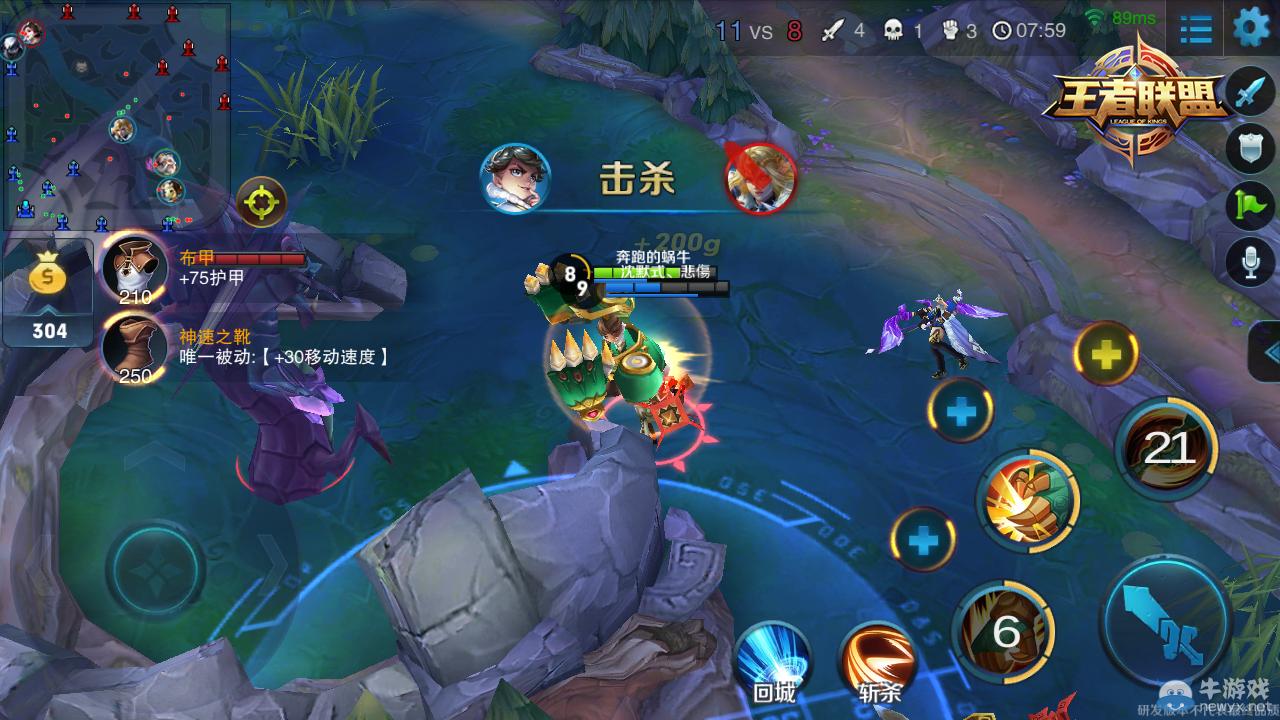This screenshot has width=1280, height=720.
Task: Open the settings gear in top right corner
Action: tap(1251, 28)
